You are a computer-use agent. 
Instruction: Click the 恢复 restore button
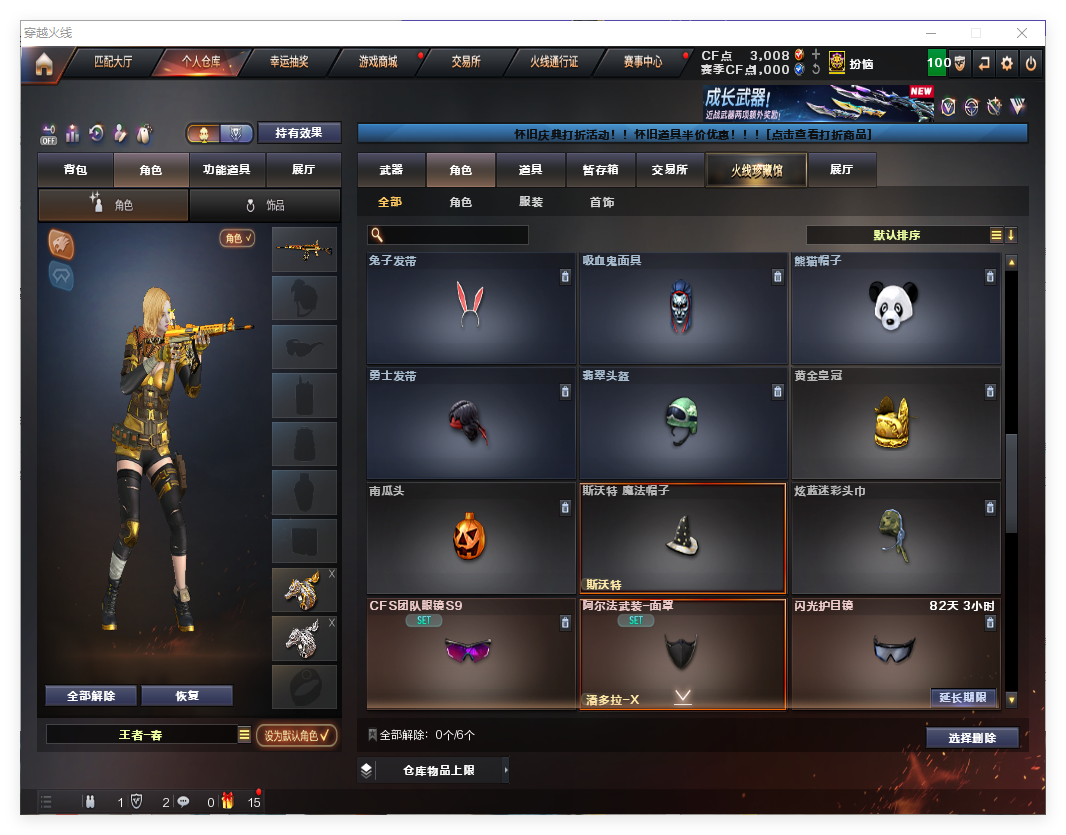point(187,696)
